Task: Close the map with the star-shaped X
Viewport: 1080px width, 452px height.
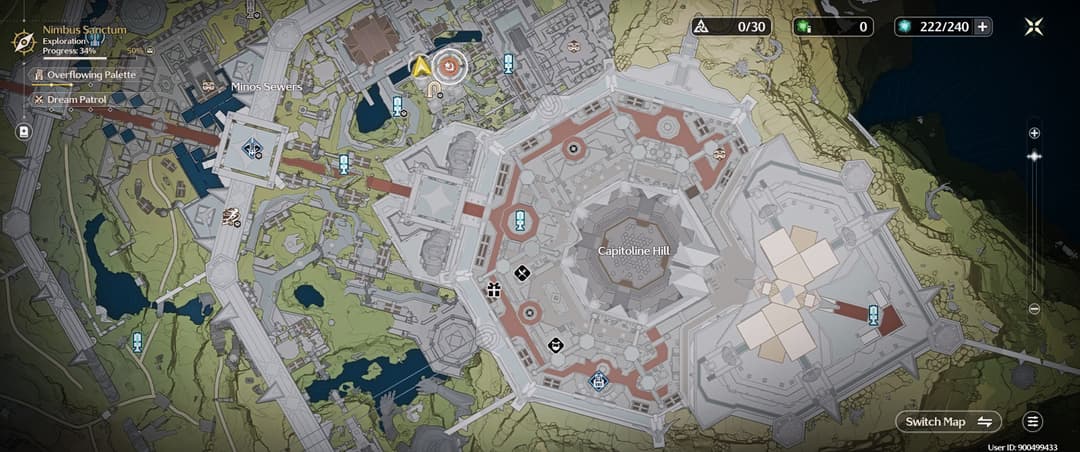Action: [x=1034, y=26]
